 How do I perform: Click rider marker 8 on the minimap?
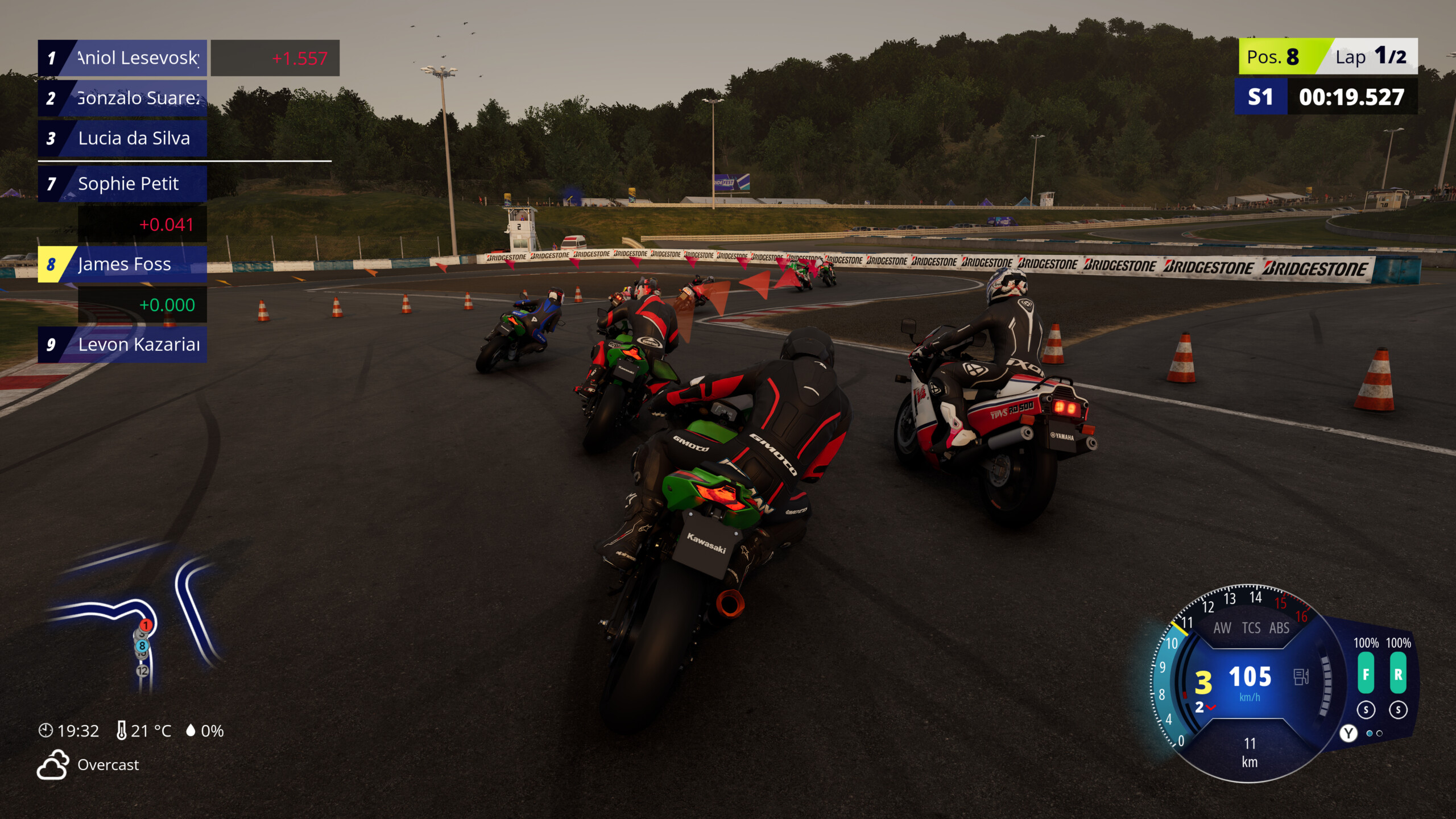point(141,647)
